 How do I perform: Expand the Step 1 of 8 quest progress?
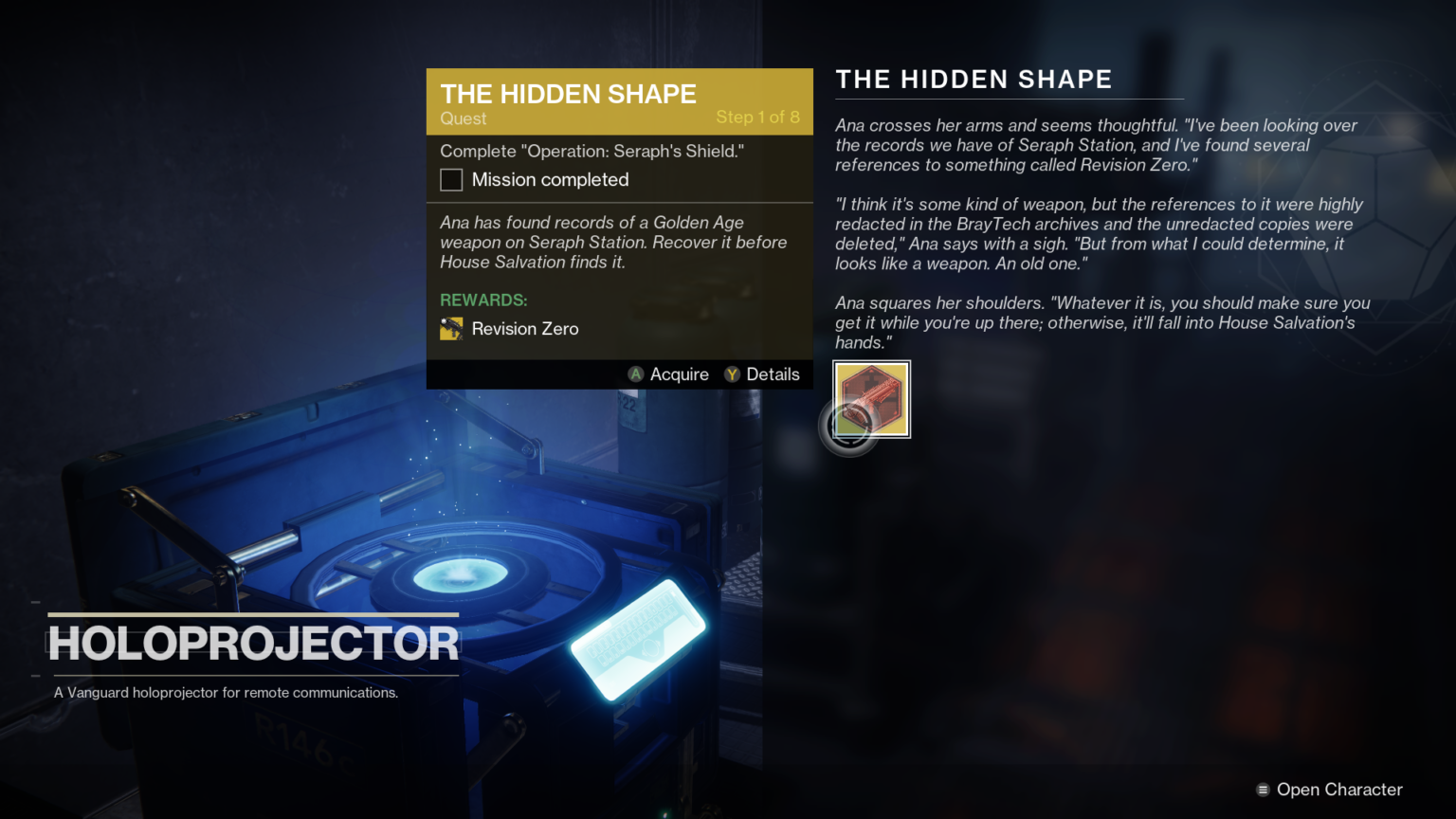click(x=758, y=118)
